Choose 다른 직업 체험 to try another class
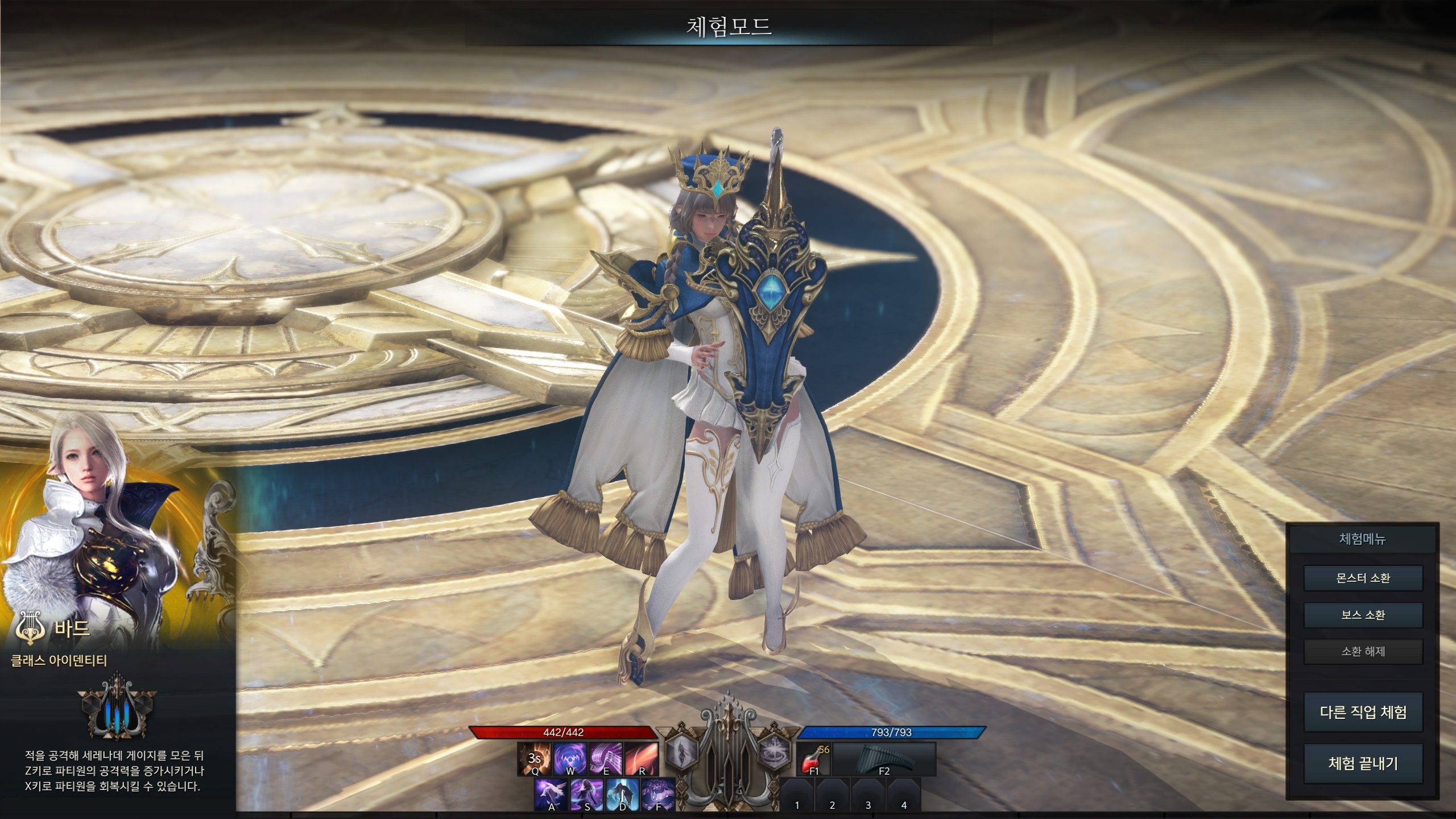 tap(1363, 712)
